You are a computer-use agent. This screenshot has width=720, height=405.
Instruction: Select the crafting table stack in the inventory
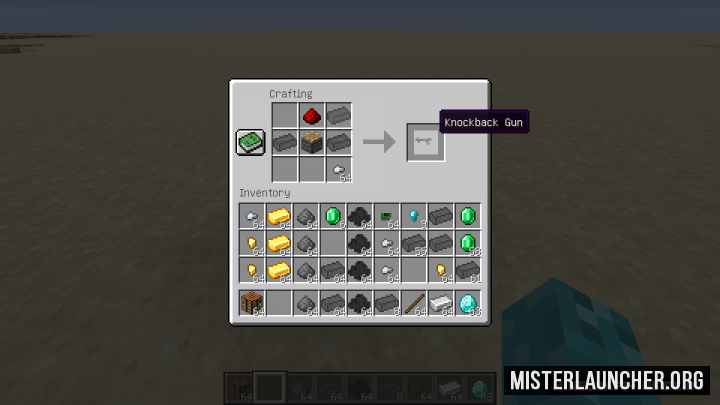pyautogui.click(x=251, y=301)
